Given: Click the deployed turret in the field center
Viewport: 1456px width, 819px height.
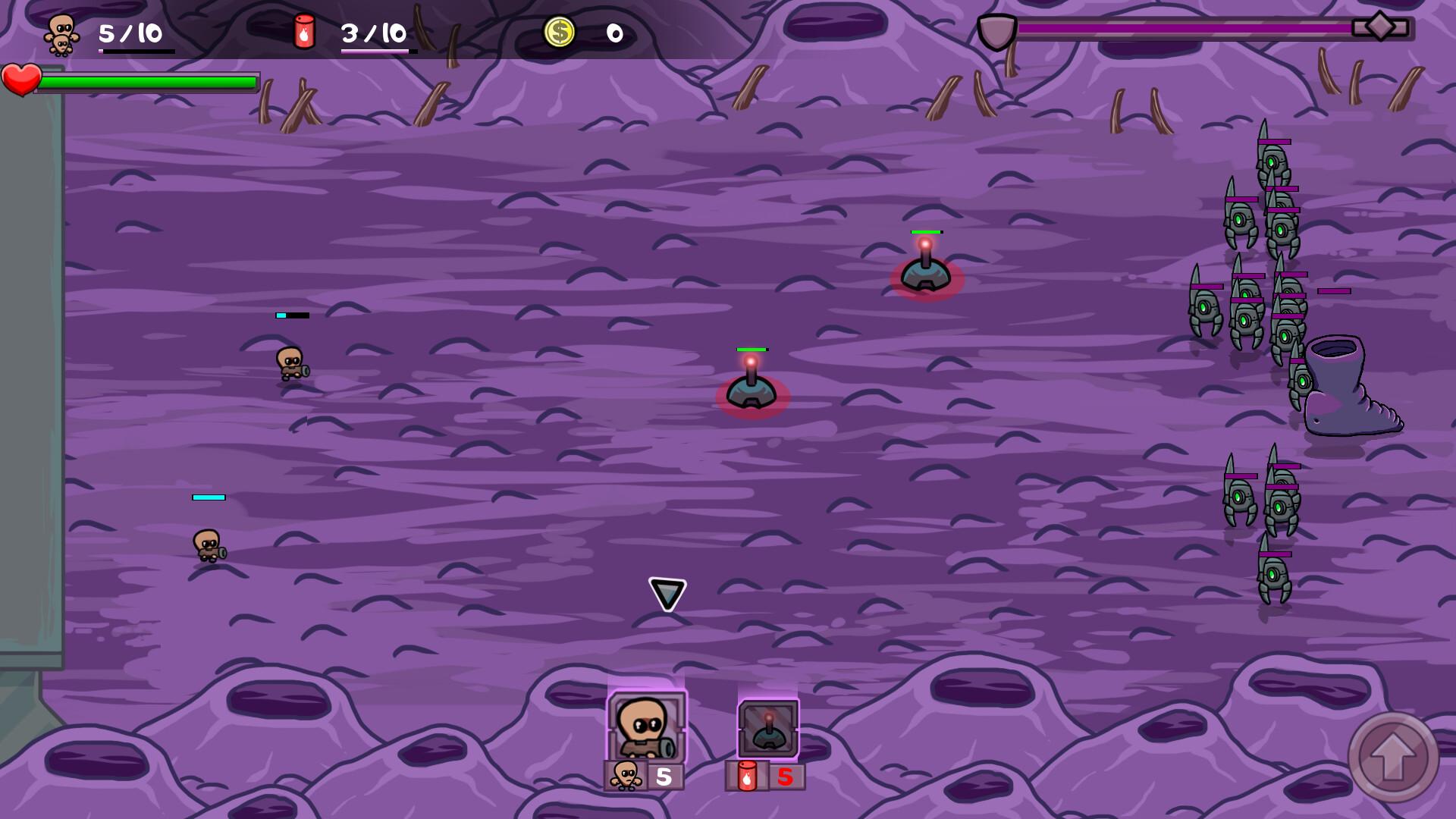Looking at the screenshot, I should point(752,391).
